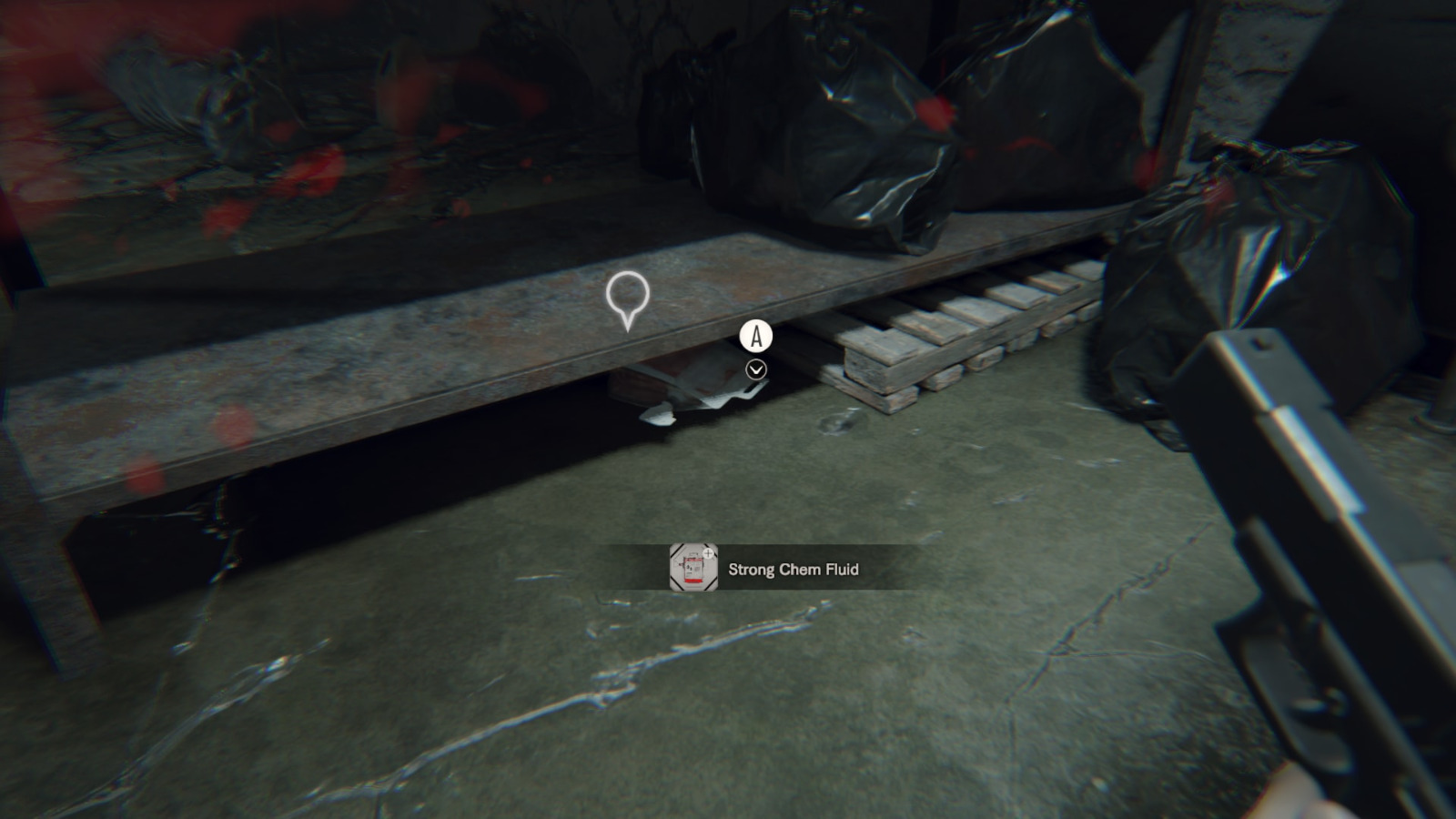Click the white item-location marker pin
Viewport: 1456px width, 819px height.
627,298
